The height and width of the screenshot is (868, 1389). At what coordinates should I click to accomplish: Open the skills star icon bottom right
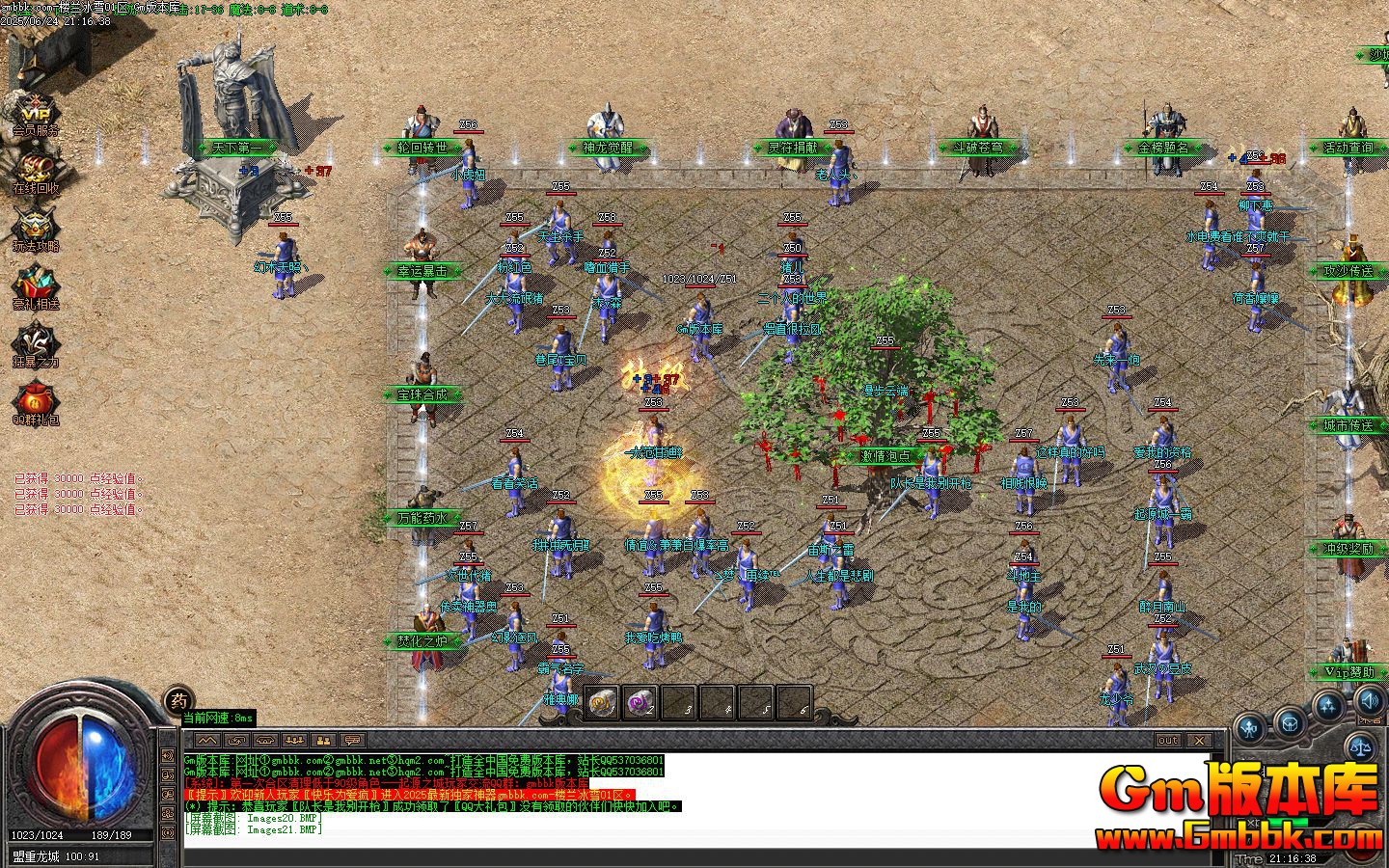[1328, 707]
